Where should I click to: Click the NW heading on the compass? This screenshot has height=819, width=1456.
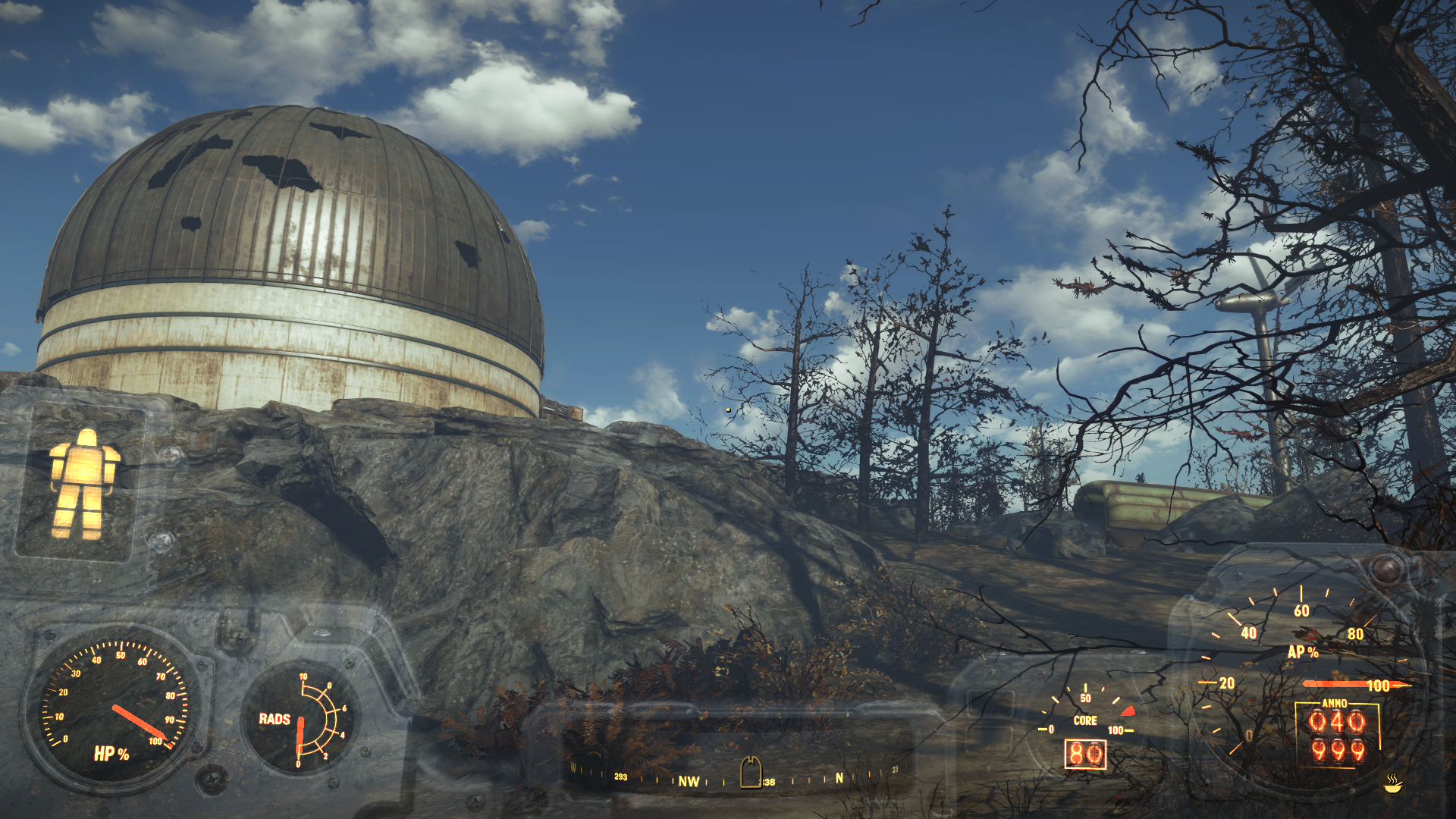pos(689,781)
